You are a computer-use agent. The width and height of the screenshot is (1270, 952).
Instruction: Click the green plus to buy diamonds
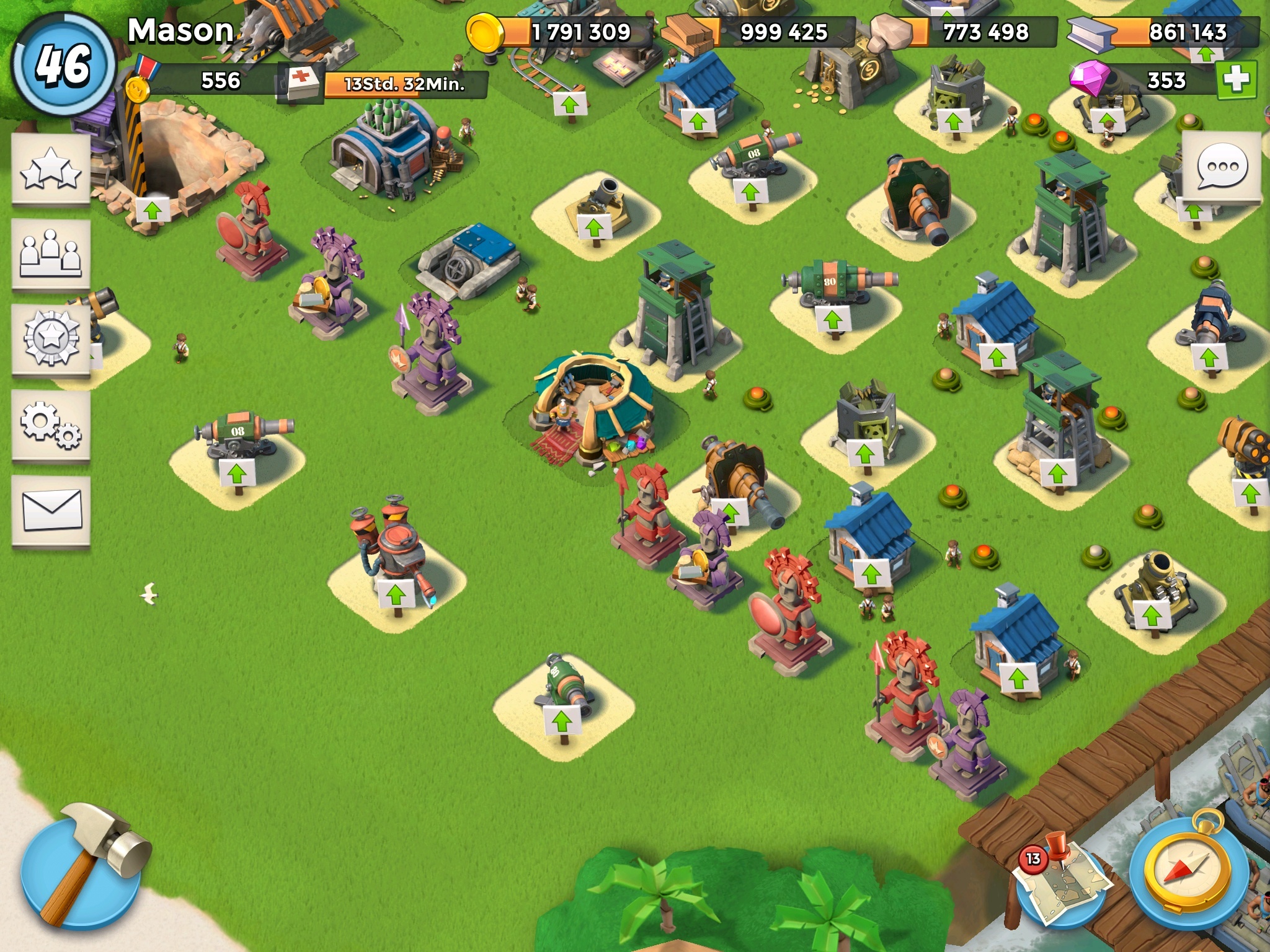1236,79
